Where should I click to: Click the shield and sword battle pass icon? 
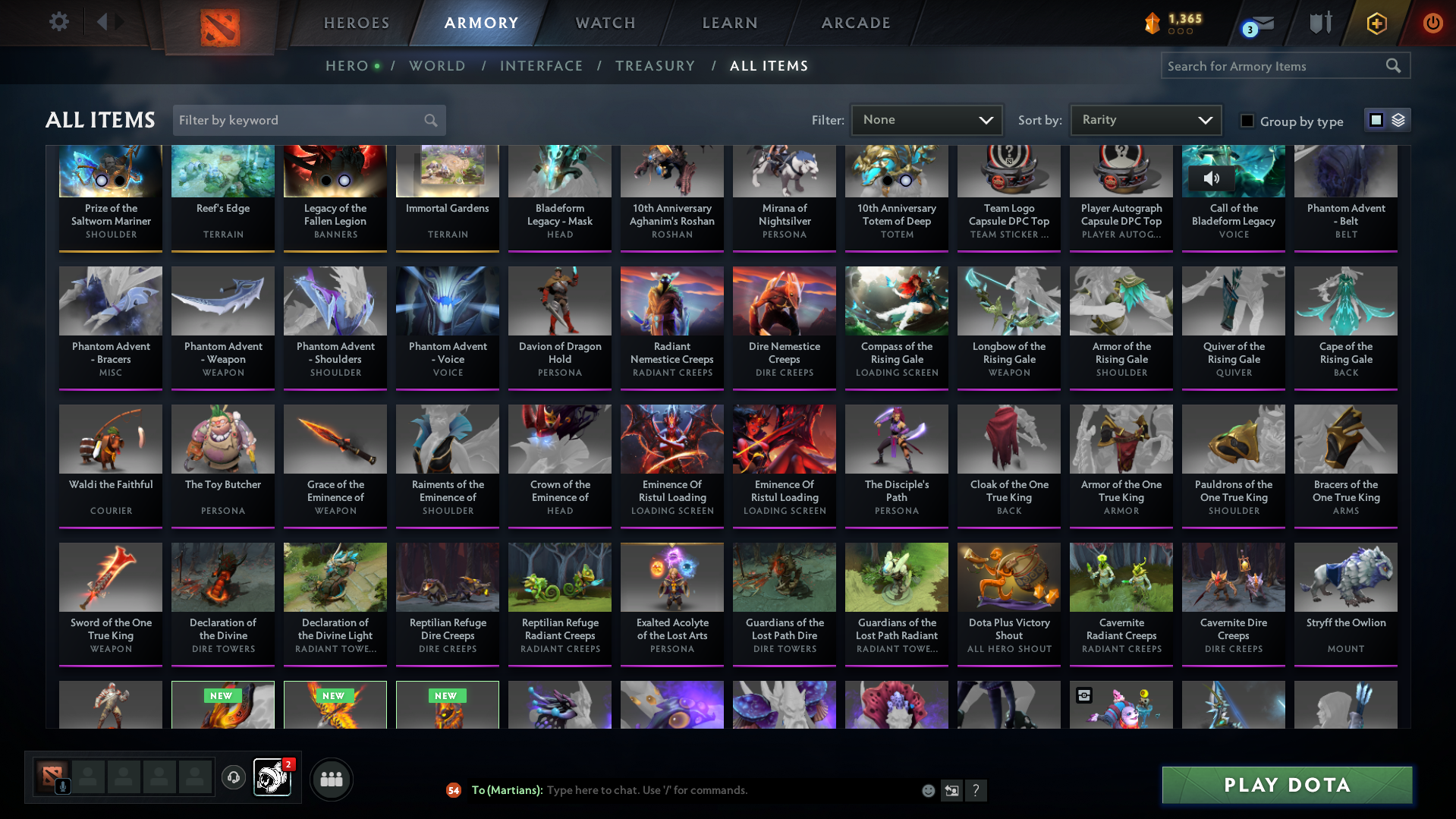[x=1319, y=23]
